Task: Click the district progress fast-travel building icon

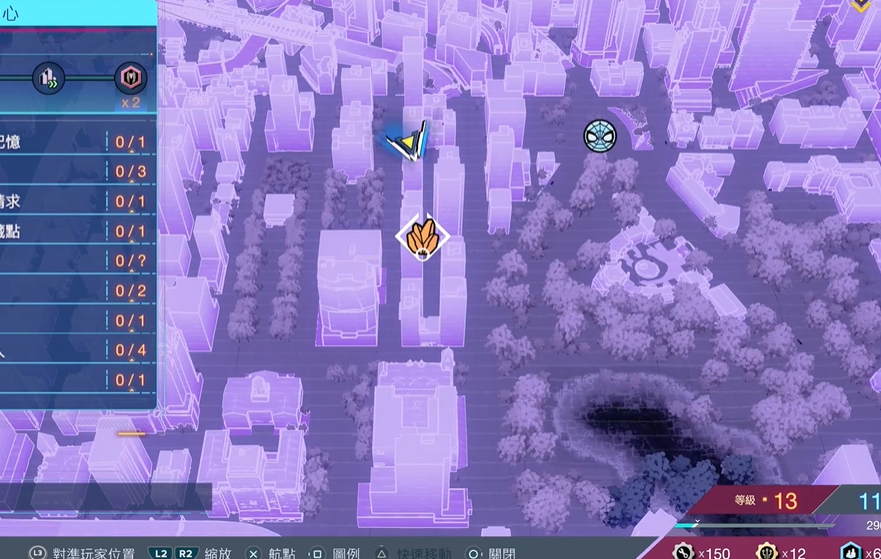Action: 47,77
